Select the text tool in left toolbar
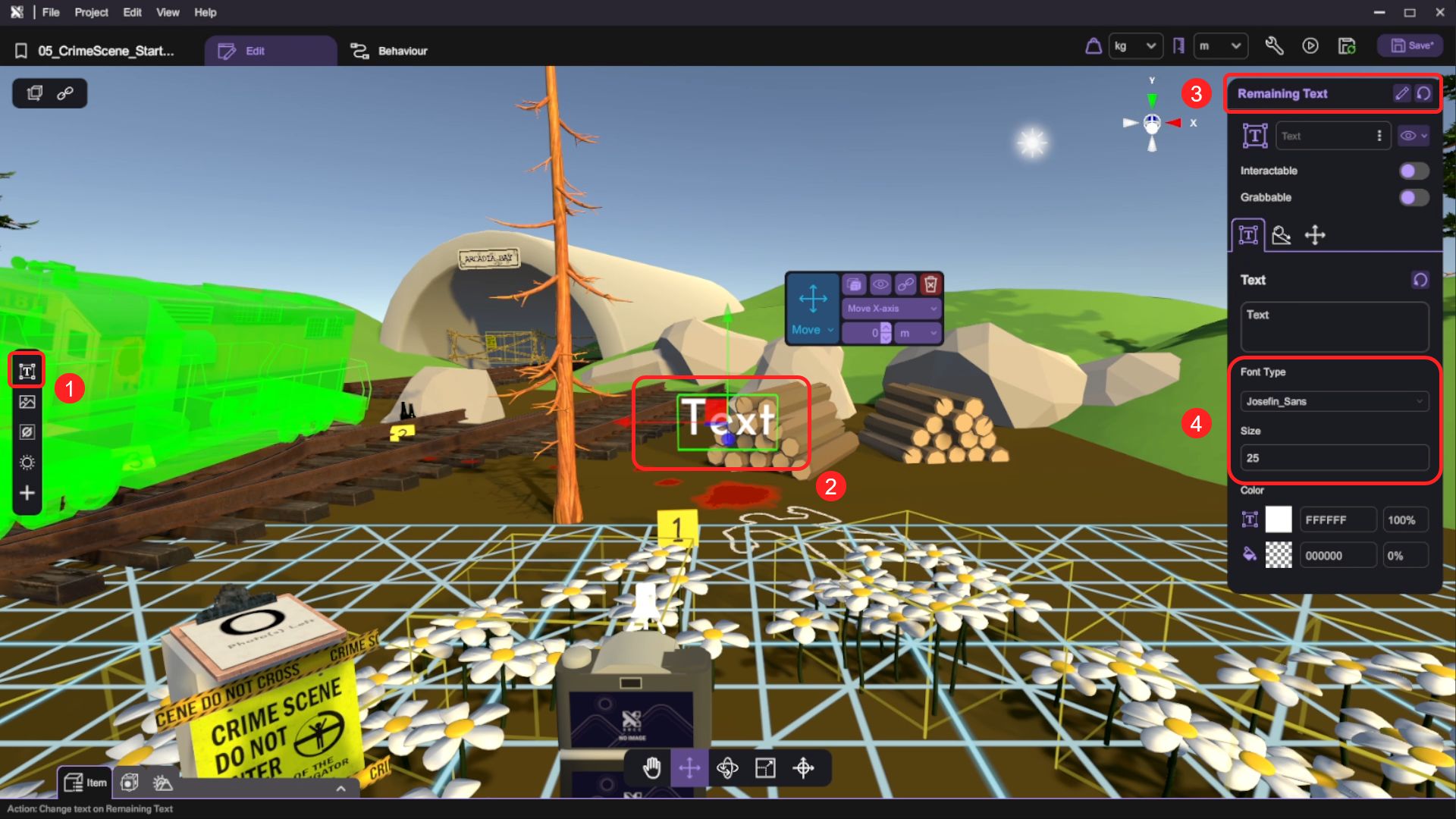 [x=27, y=371]
